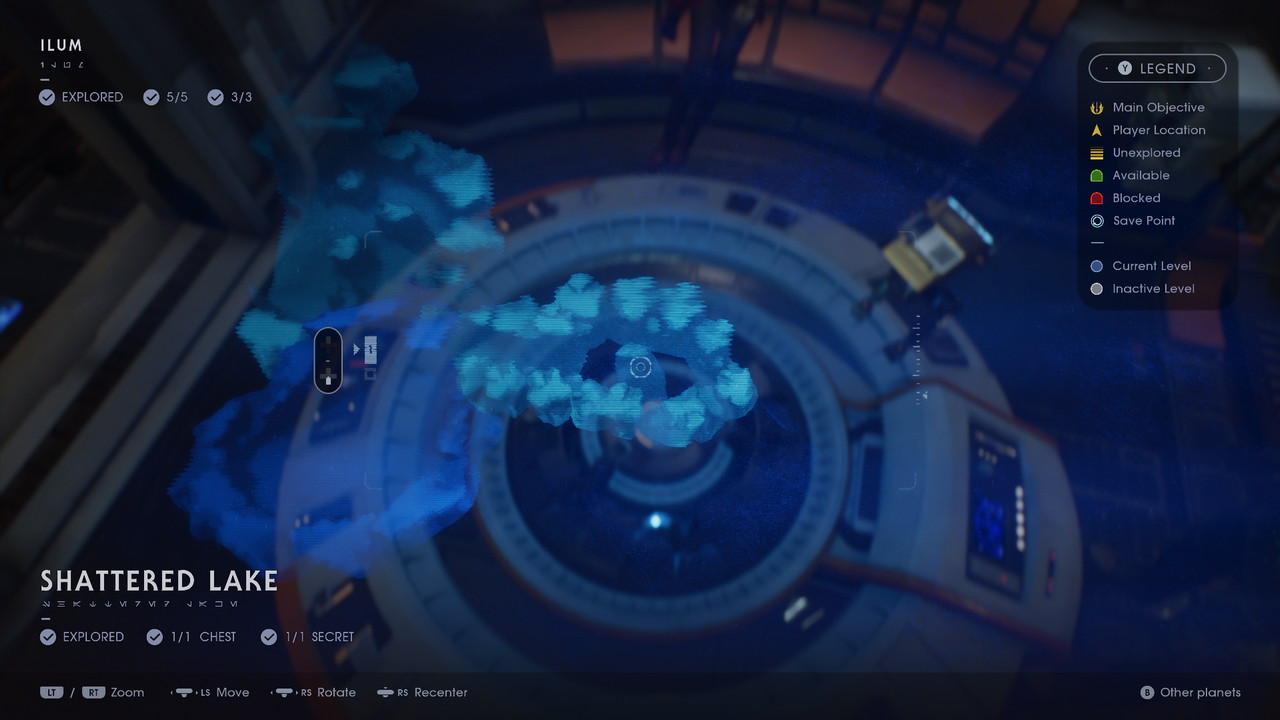This screenshot has width=1280, height=720.
Task: Click the Shattered Lake region title
Action: [158, 580]
